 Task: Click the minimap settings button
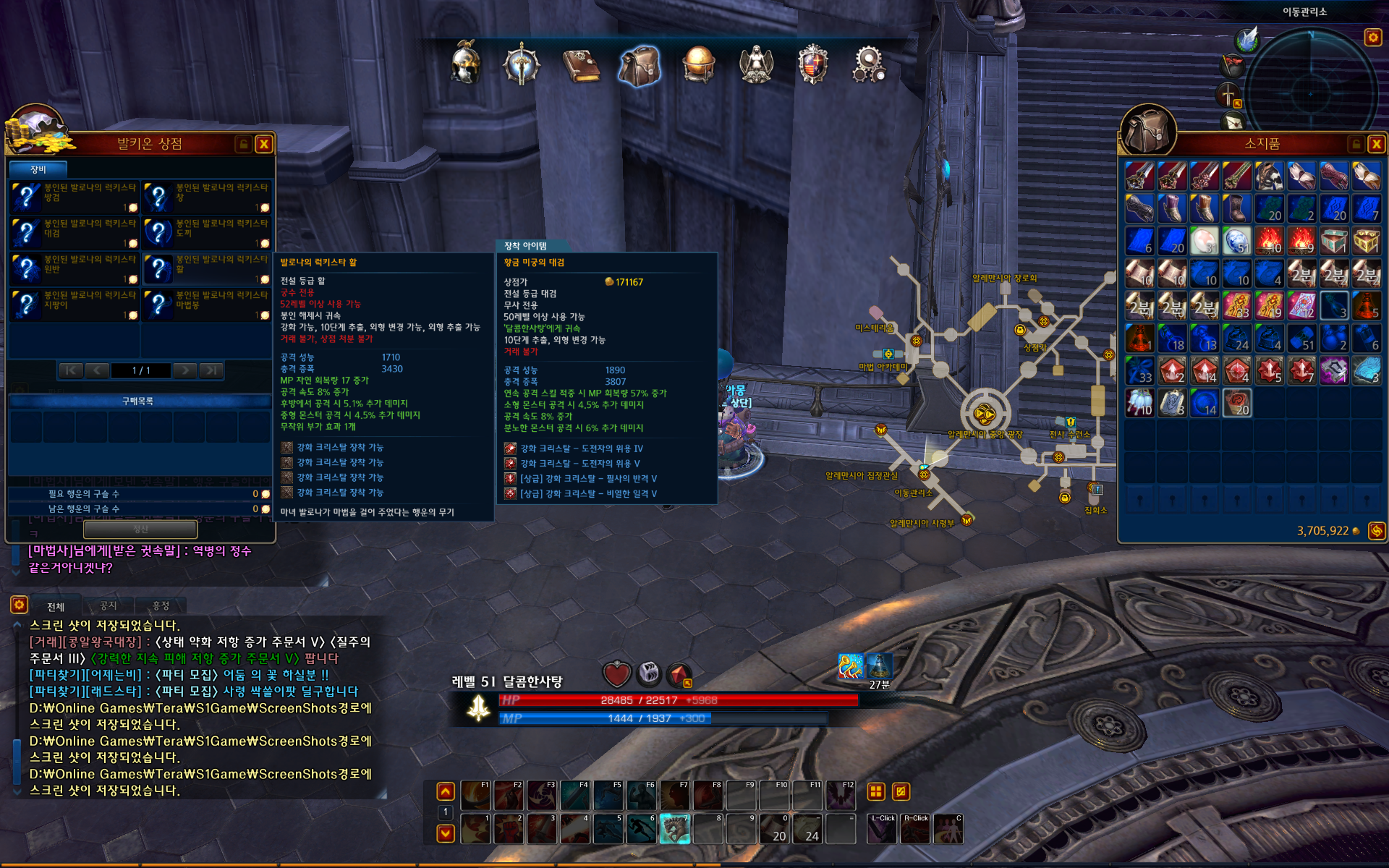pos(1372,37)
